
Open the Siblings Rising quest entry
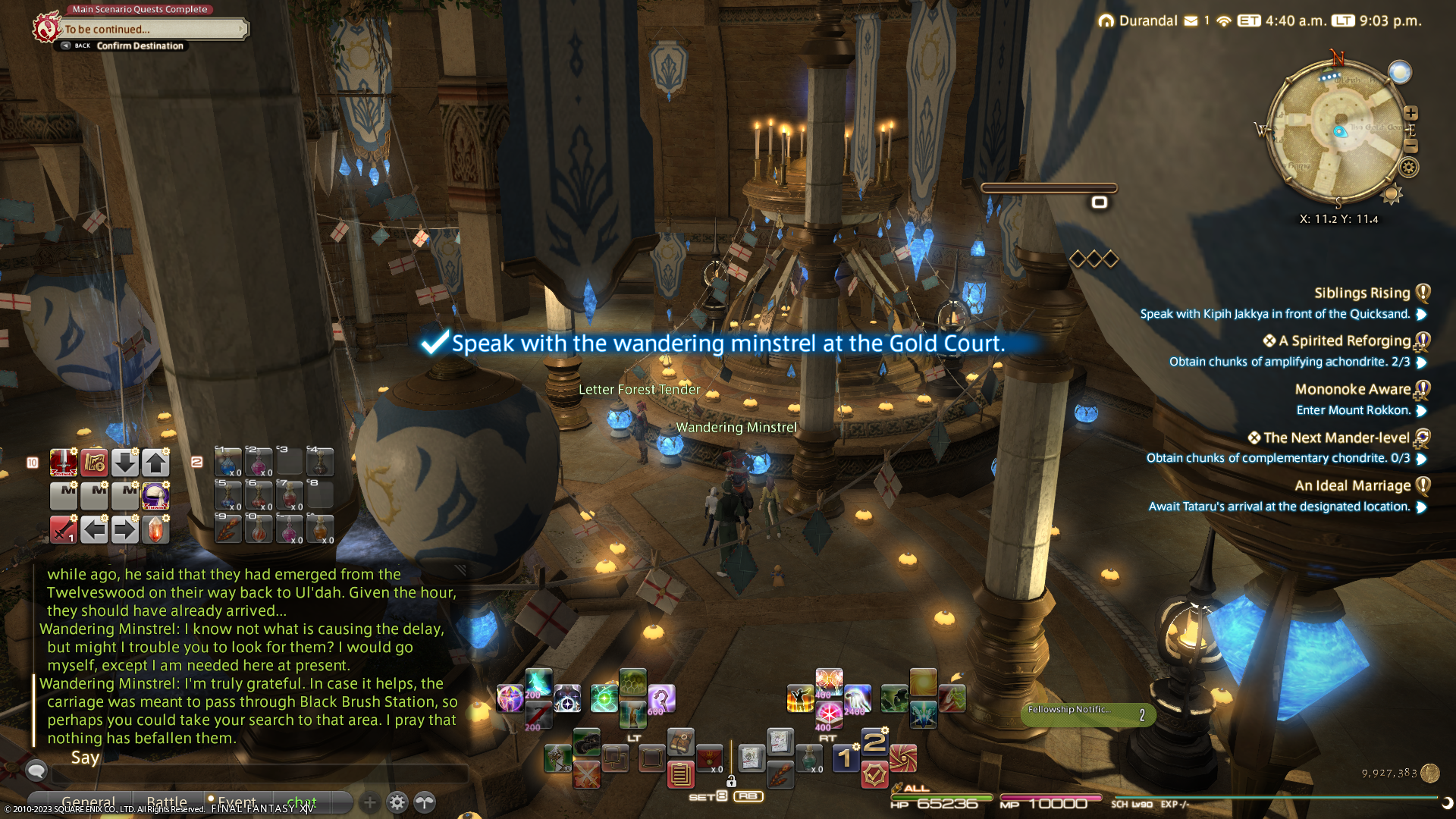[1361, 293]
